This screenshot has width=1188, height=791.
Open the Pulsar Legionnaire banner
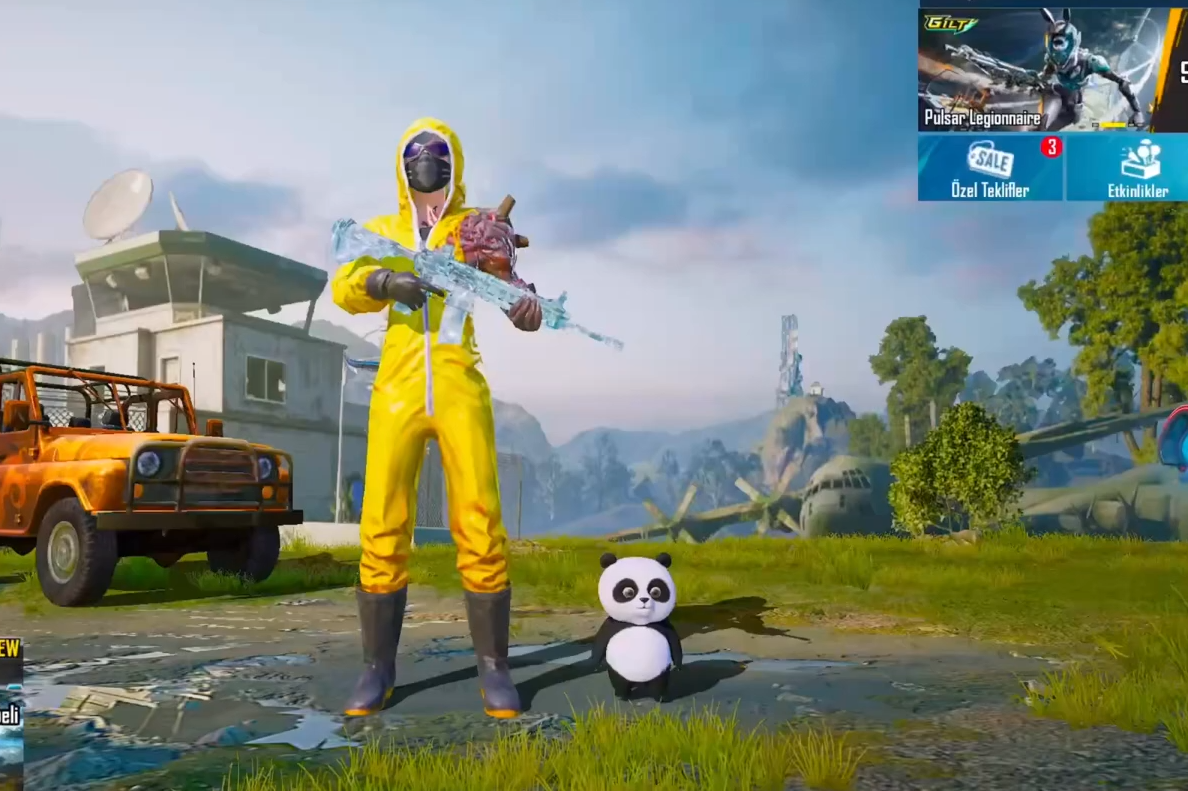click(1033, 70)
